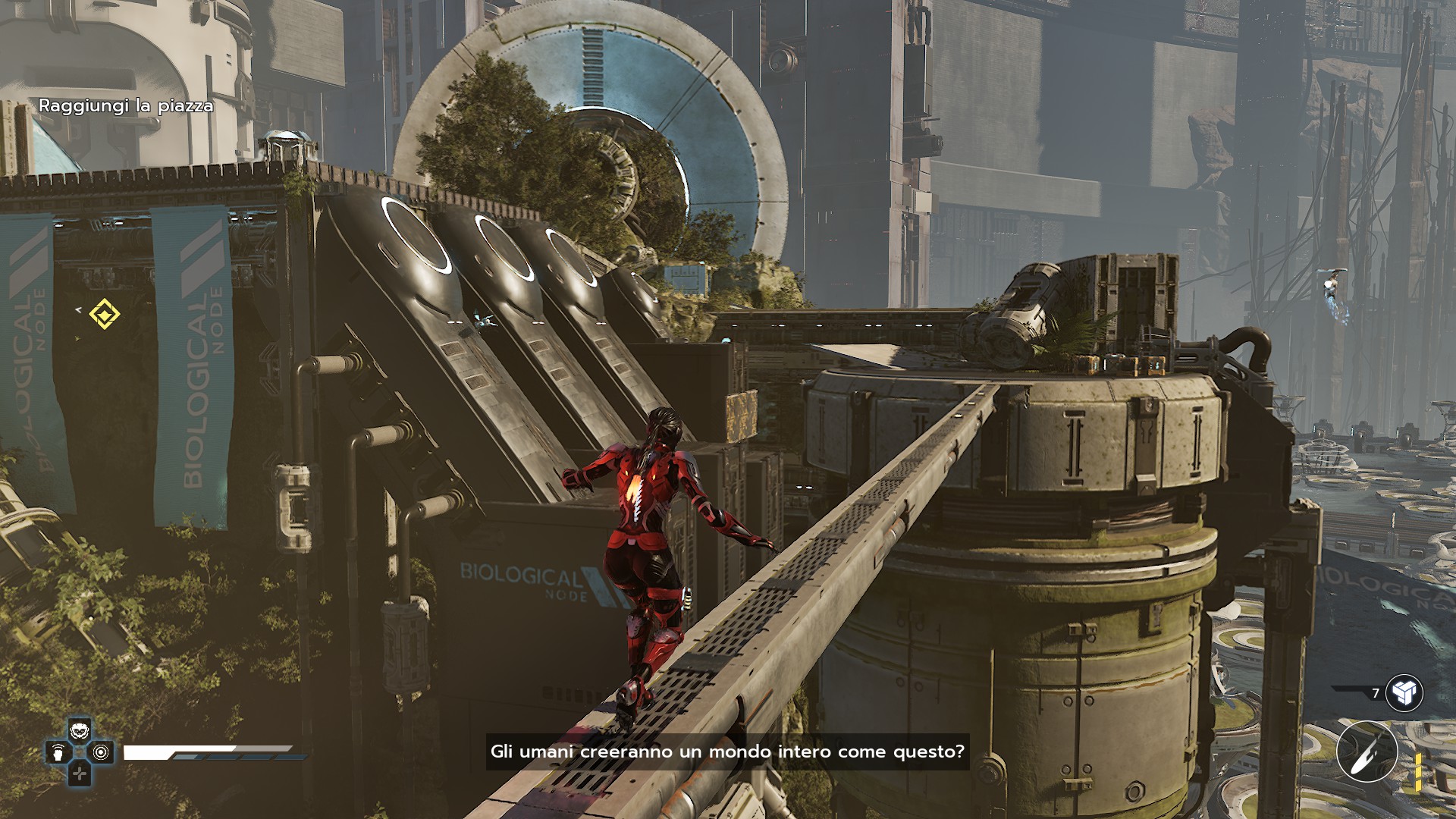Select the blade weapon icon
Image resolution: width=1456 pixels, height=819 pixels.
pos(1367,752)
